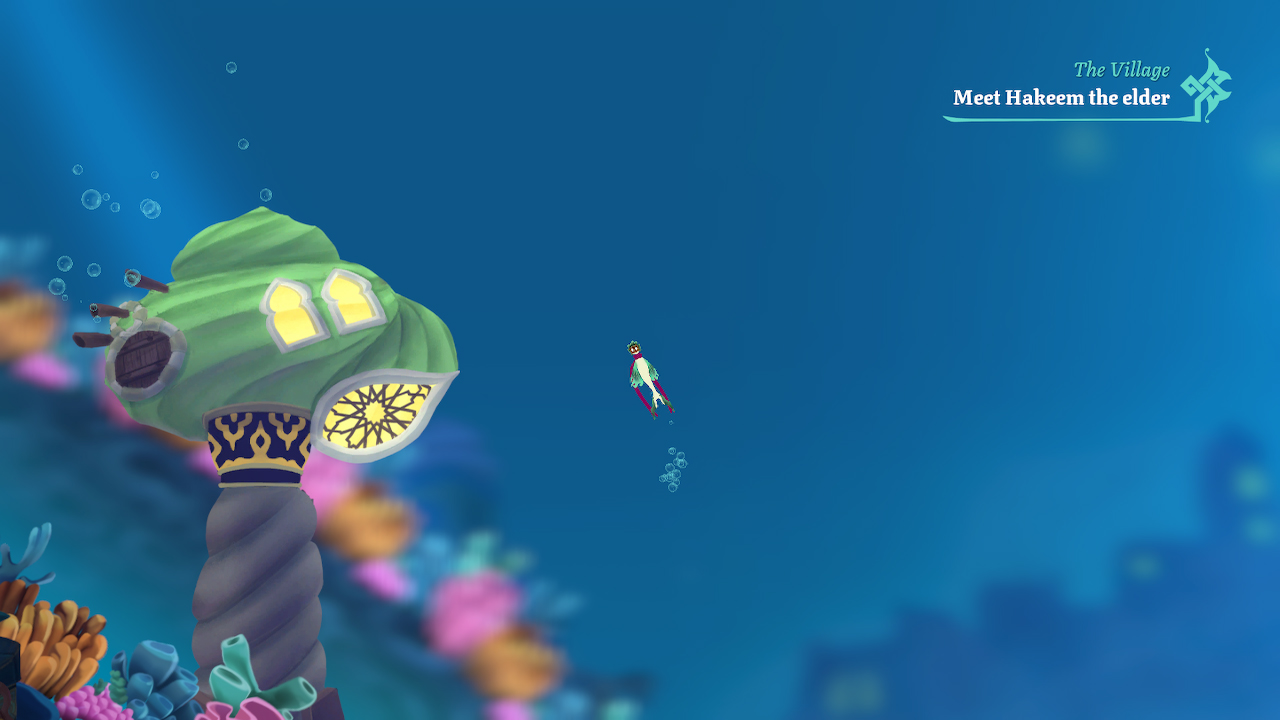
Task: Click the 'Meet Hakeem the elder' objective text
Action: tap(1062, 98)
